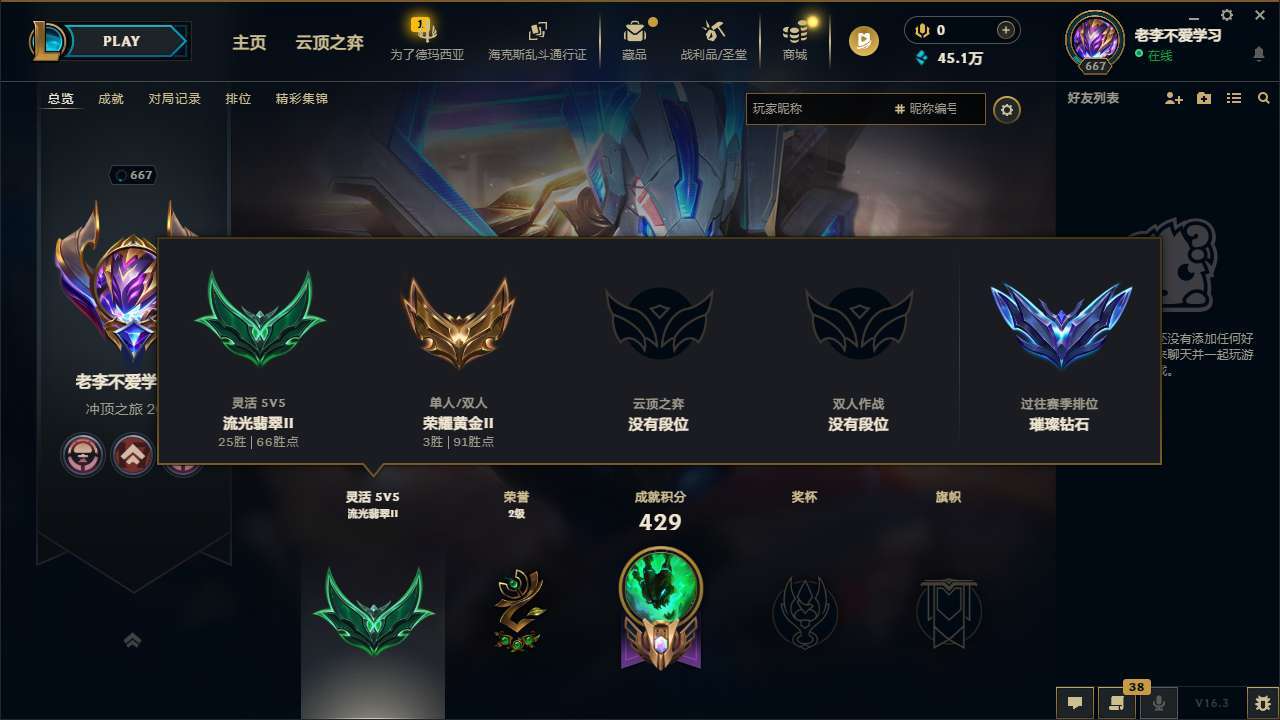Open the chat bubble icon bottom right

coord(1074,703)
